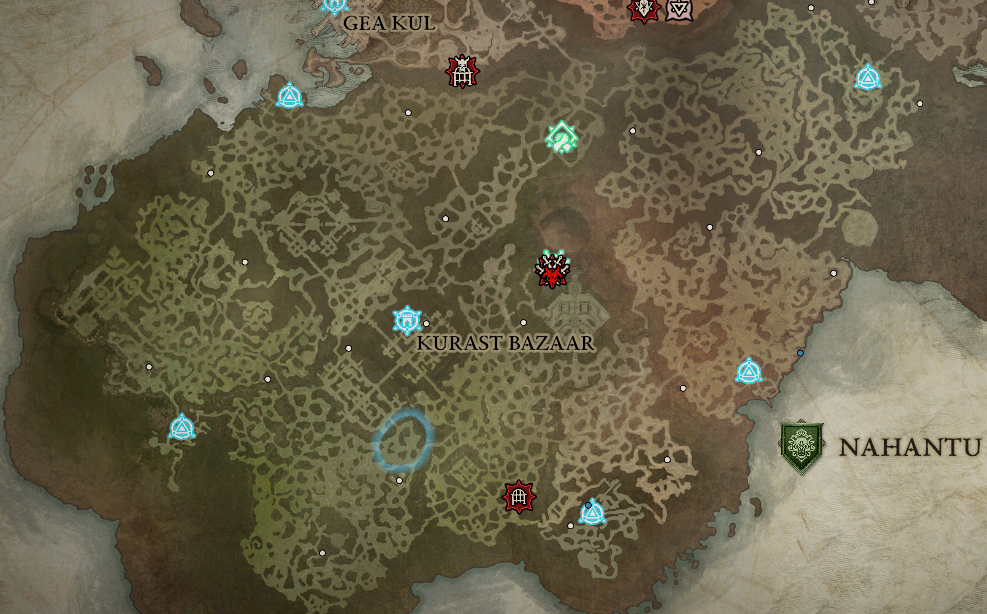Select the green fist diamond map marker

pyautogui.click(x=562, y=137)
